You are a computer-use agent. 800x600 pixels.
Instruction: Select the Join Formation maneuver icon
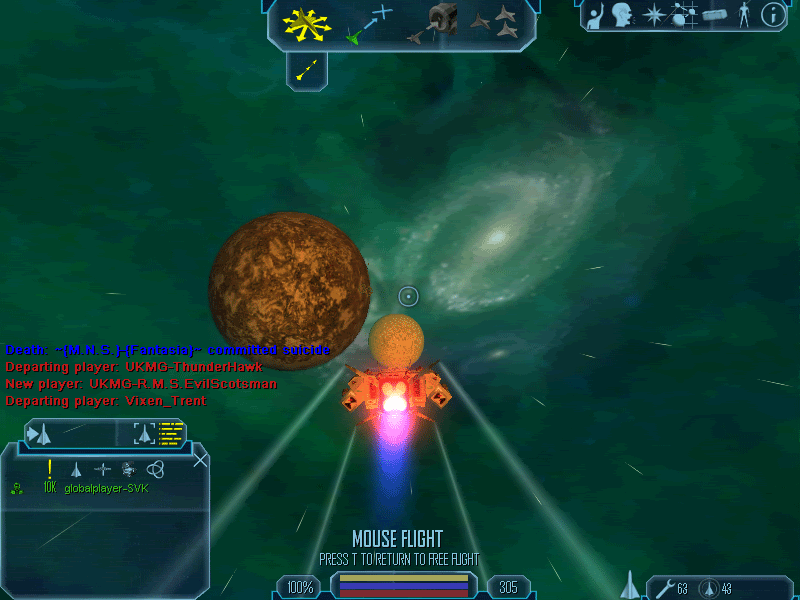pyautogui.click(x=498, y=24)
